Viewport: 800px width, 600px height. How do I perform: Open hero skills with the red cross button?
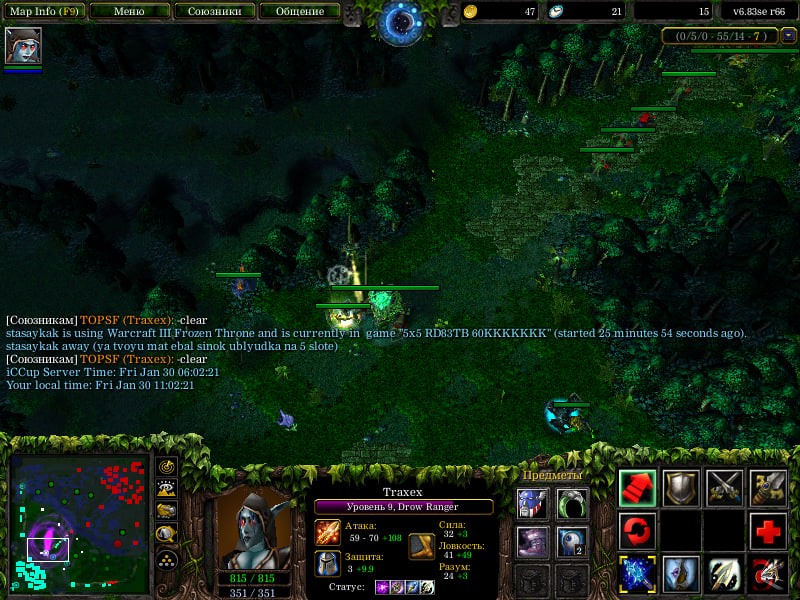click(769, 530)
